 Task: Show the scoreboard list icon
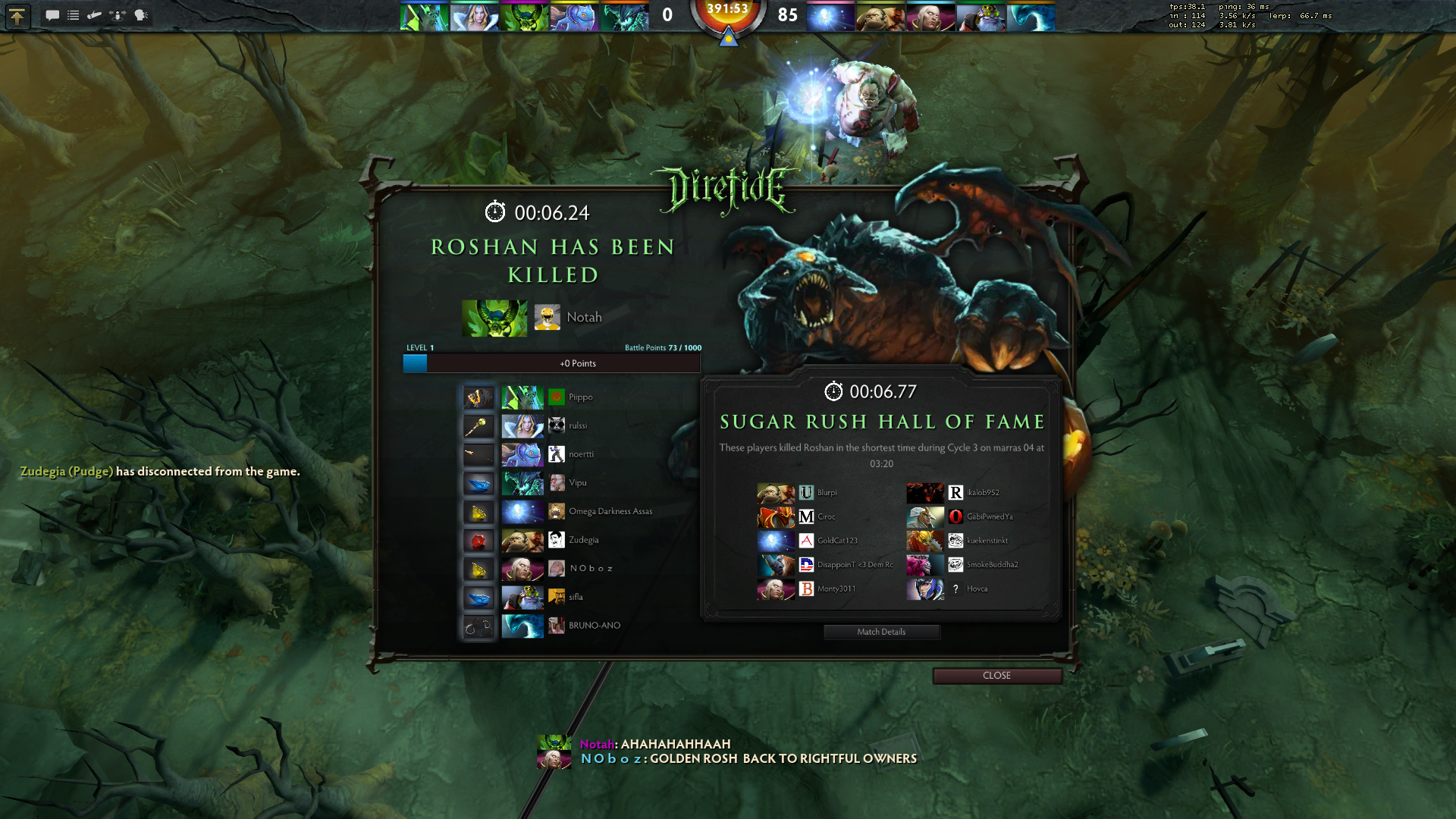[74, 15]
